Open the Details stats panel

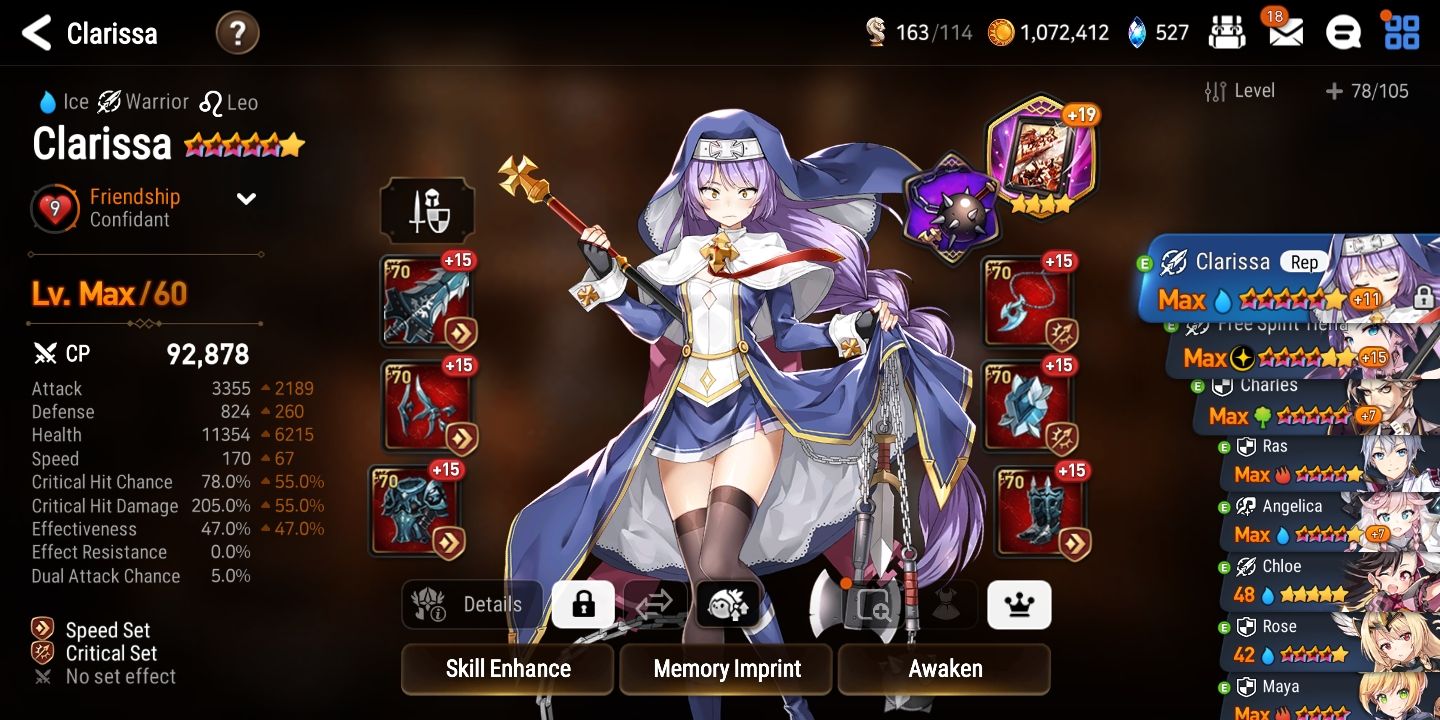(472, 604)
